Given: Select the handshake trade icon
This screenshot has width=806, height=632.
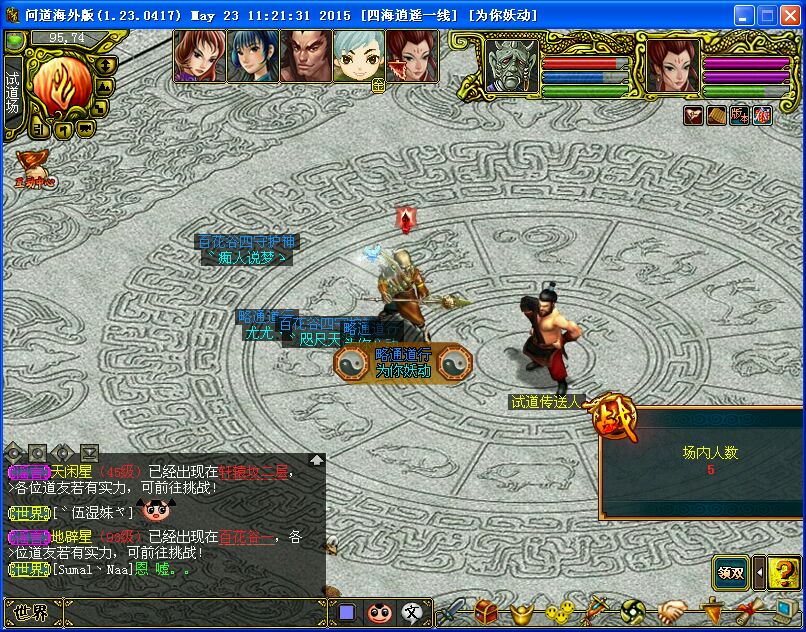Looking at the screenshot, I should [x=671, y=611].
